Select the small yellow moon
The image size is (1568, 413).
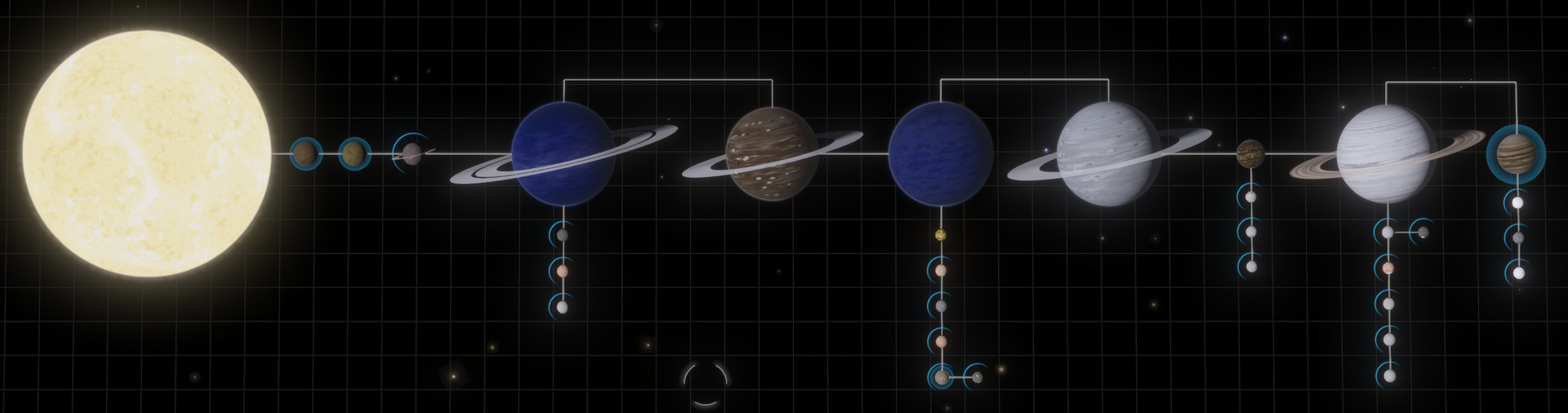[x=941, y=236]
